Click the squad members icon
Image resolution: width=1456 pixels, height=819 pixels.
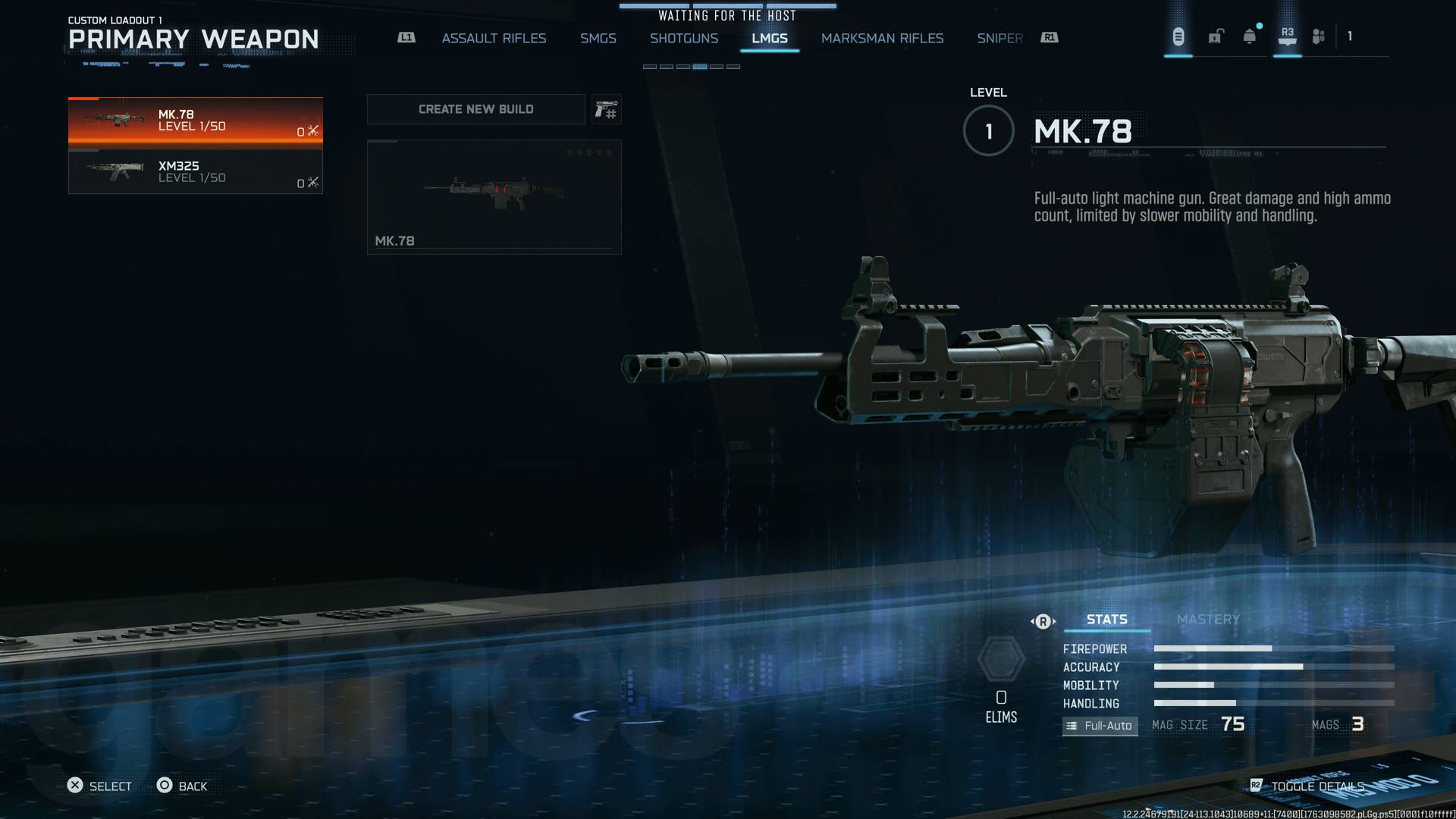(1317, 36)
